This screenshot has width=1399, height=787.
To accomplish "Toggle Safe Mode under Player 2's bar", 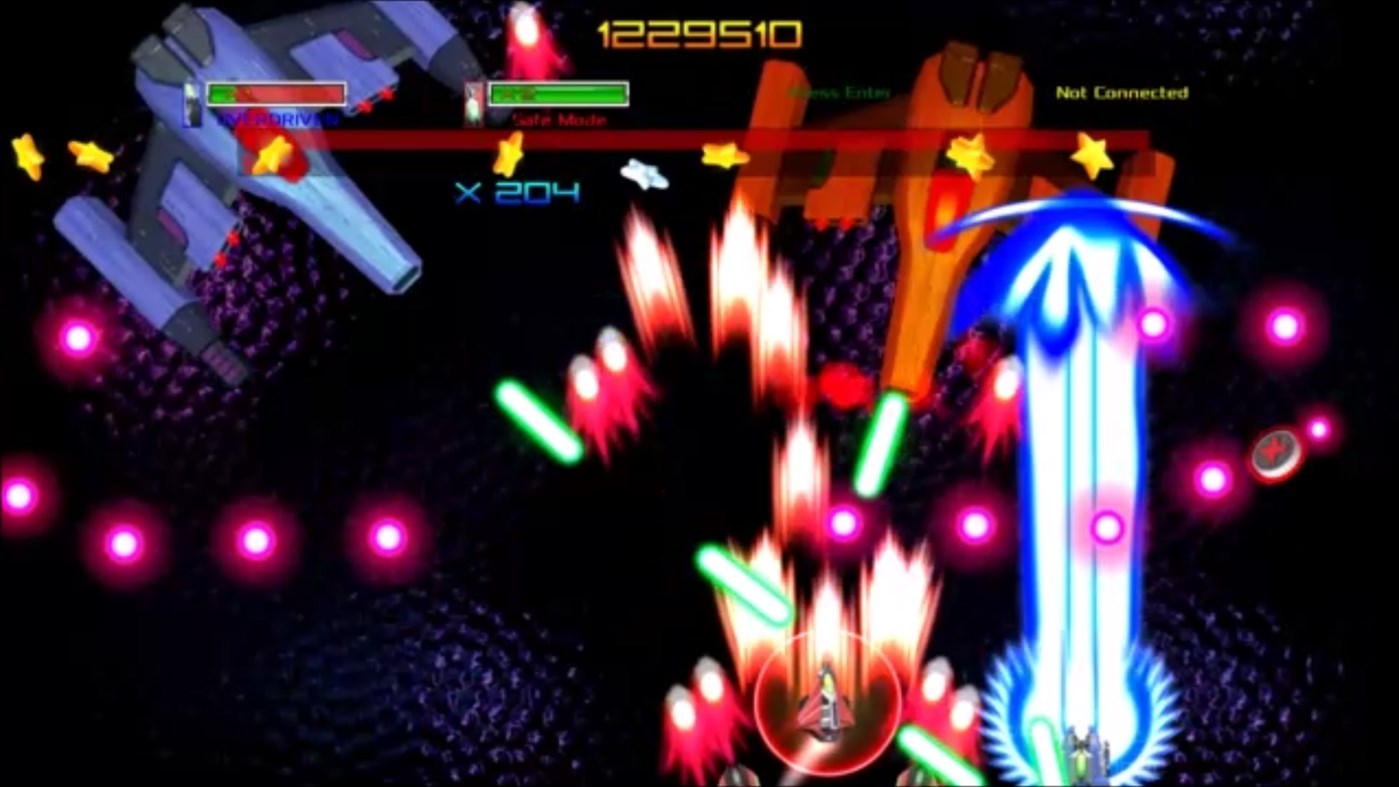I will (x=557, y=118).
